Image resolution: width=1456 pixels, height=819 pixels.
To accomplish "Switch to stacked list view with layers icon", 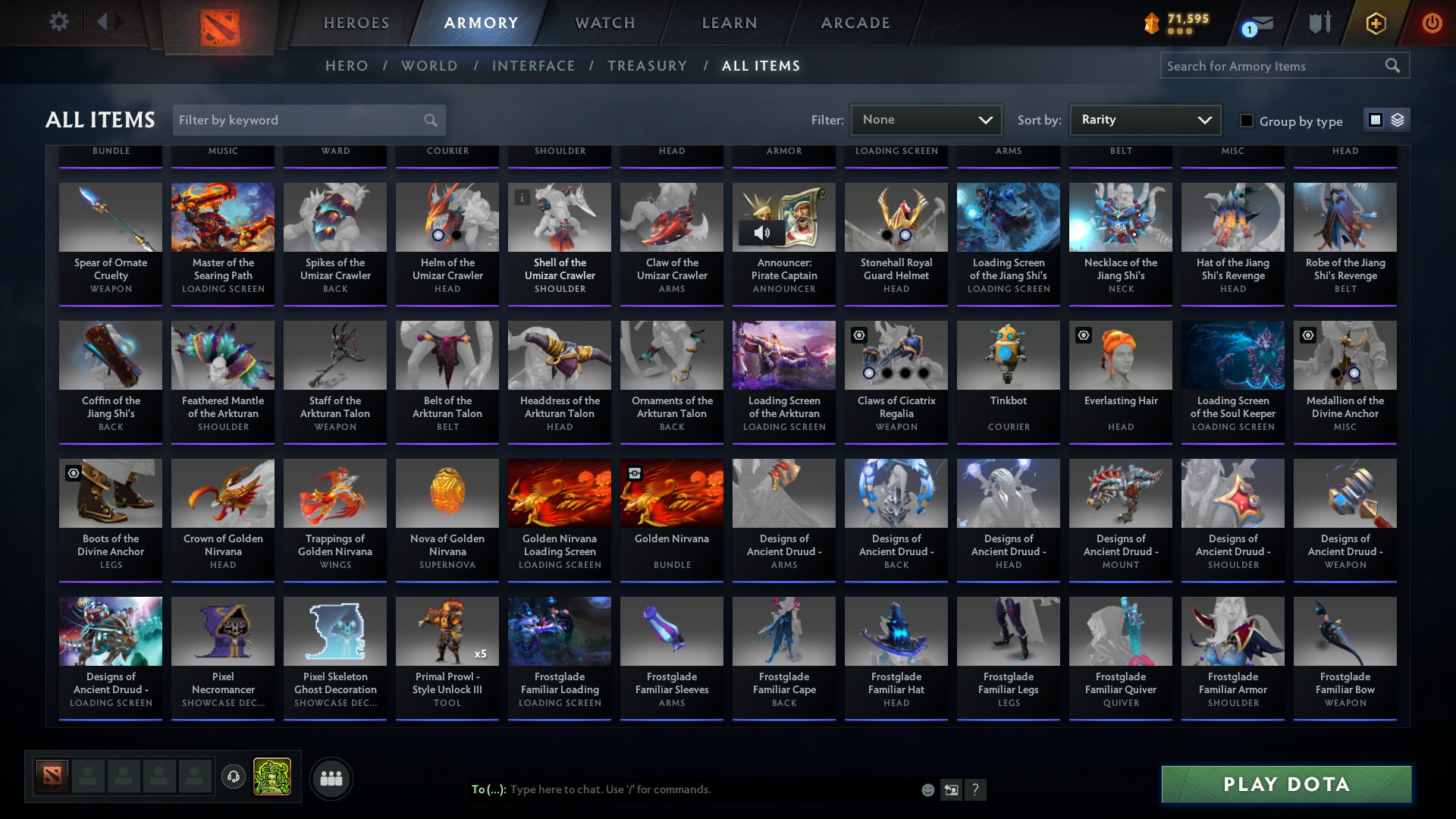I will click(1398, 120).
